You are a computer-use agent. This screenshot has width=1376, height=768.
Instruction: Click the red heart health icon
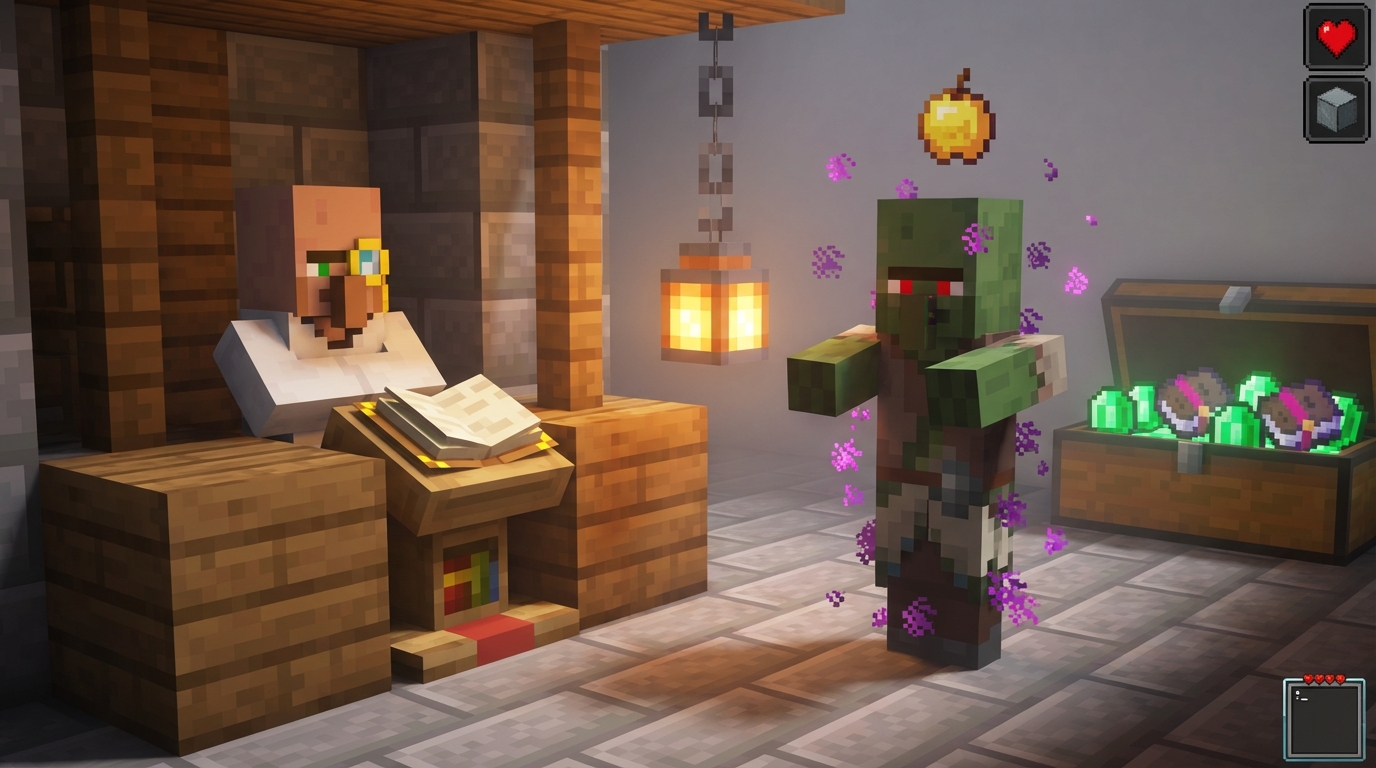pos(1335,38)
